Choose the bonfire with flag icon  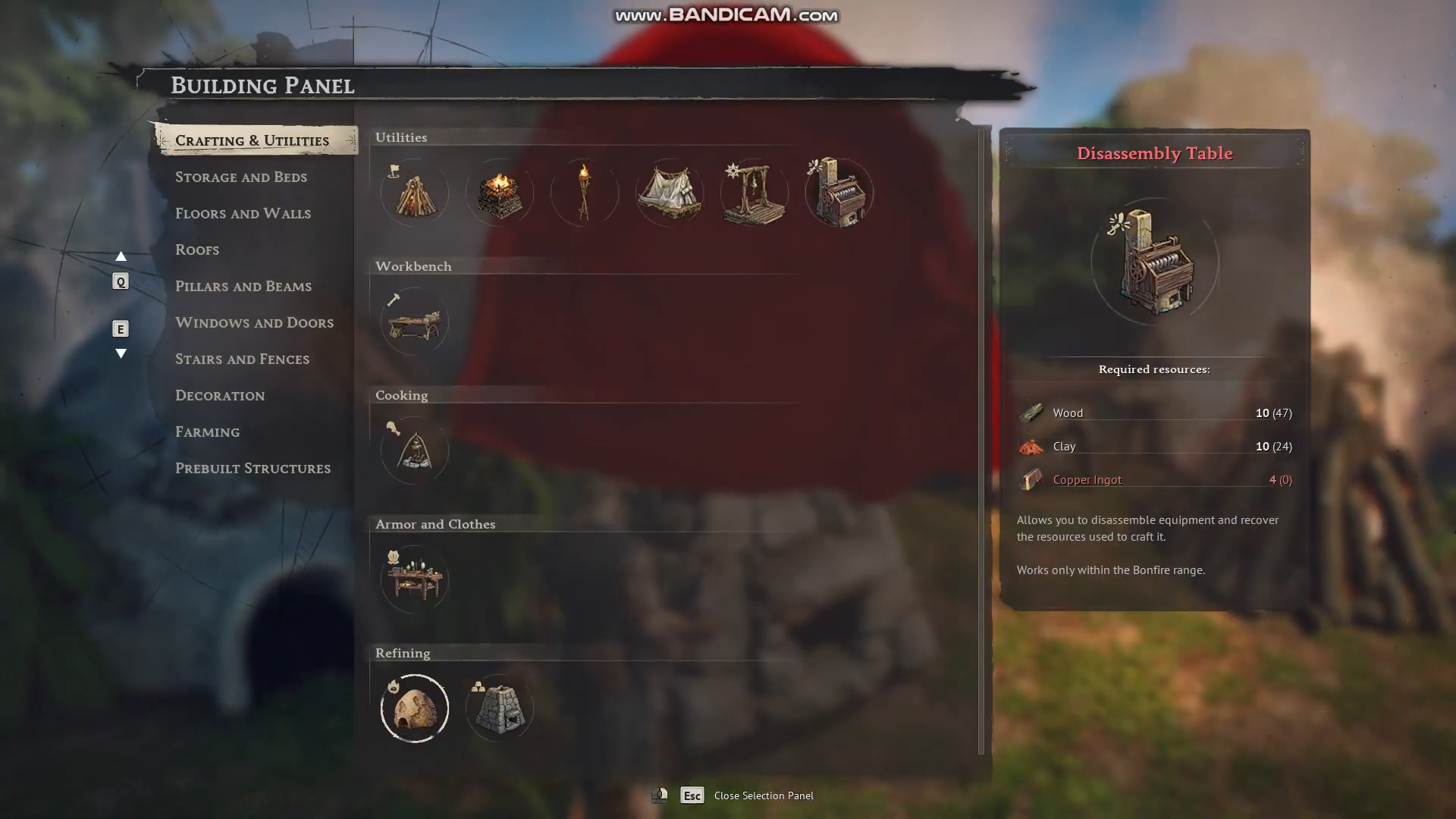(415, 193)
